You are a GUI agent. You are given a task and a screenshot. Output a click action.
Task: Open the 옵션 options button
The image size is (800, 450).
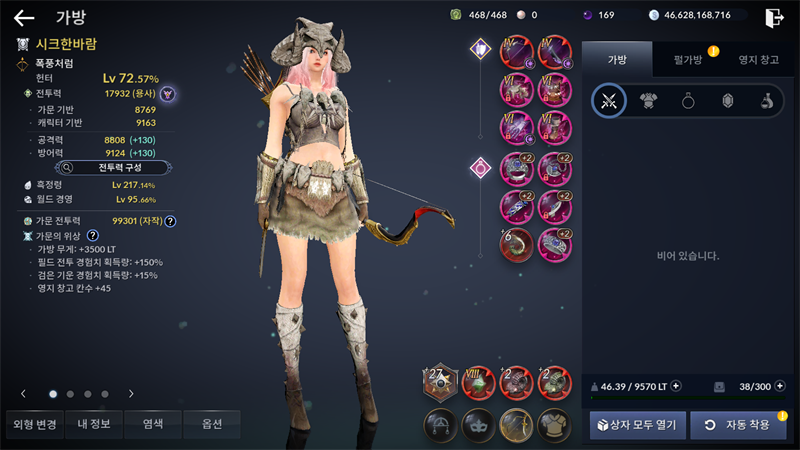click(211, 424)
